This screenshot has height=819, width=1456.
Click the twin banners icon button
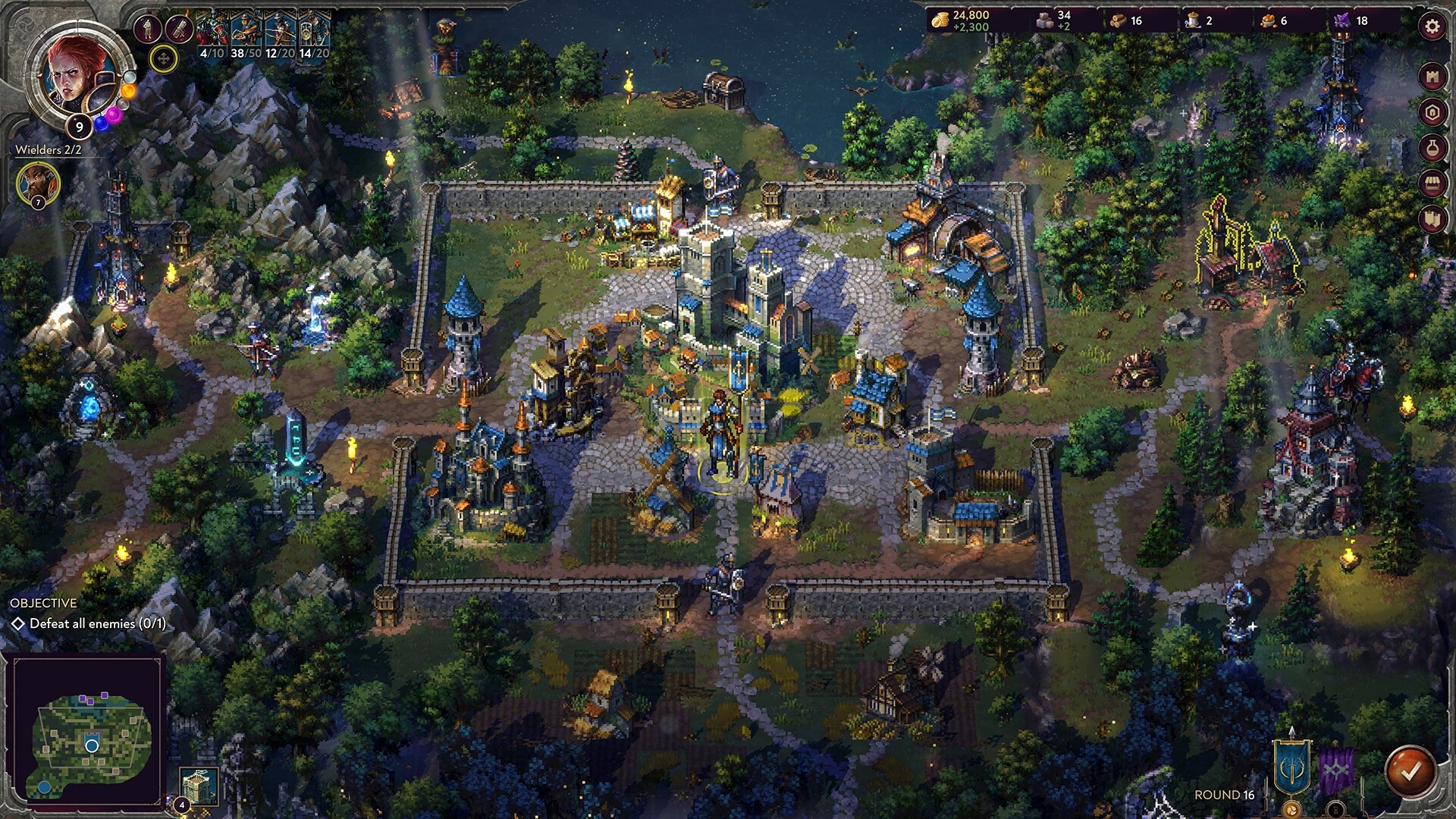(x=1432, y=219)
